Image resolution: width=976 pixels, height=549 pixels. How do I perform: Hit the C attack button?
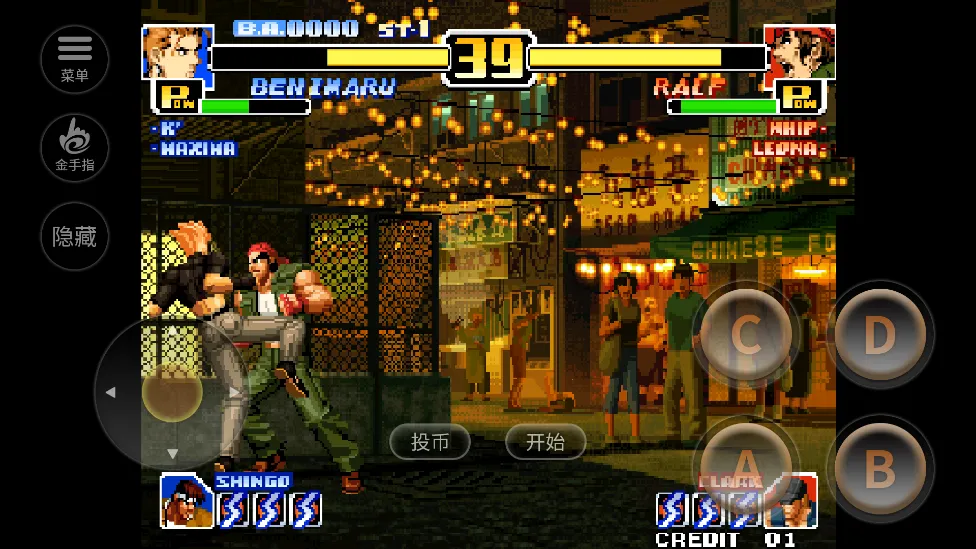(746, 336)
